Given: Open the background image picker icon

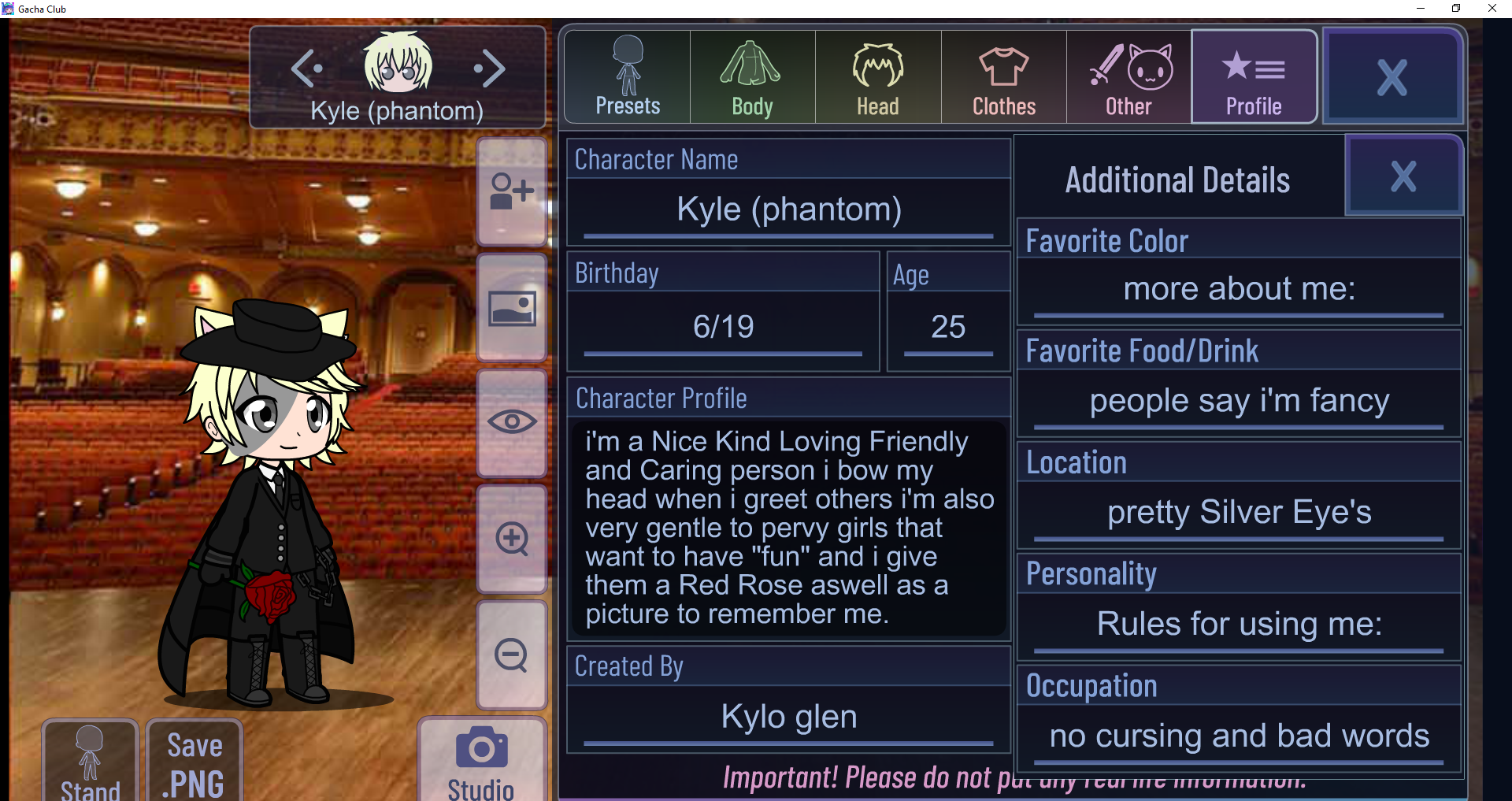Looking at the screenshot, I should pyautogui.click(x=512, y=308).
